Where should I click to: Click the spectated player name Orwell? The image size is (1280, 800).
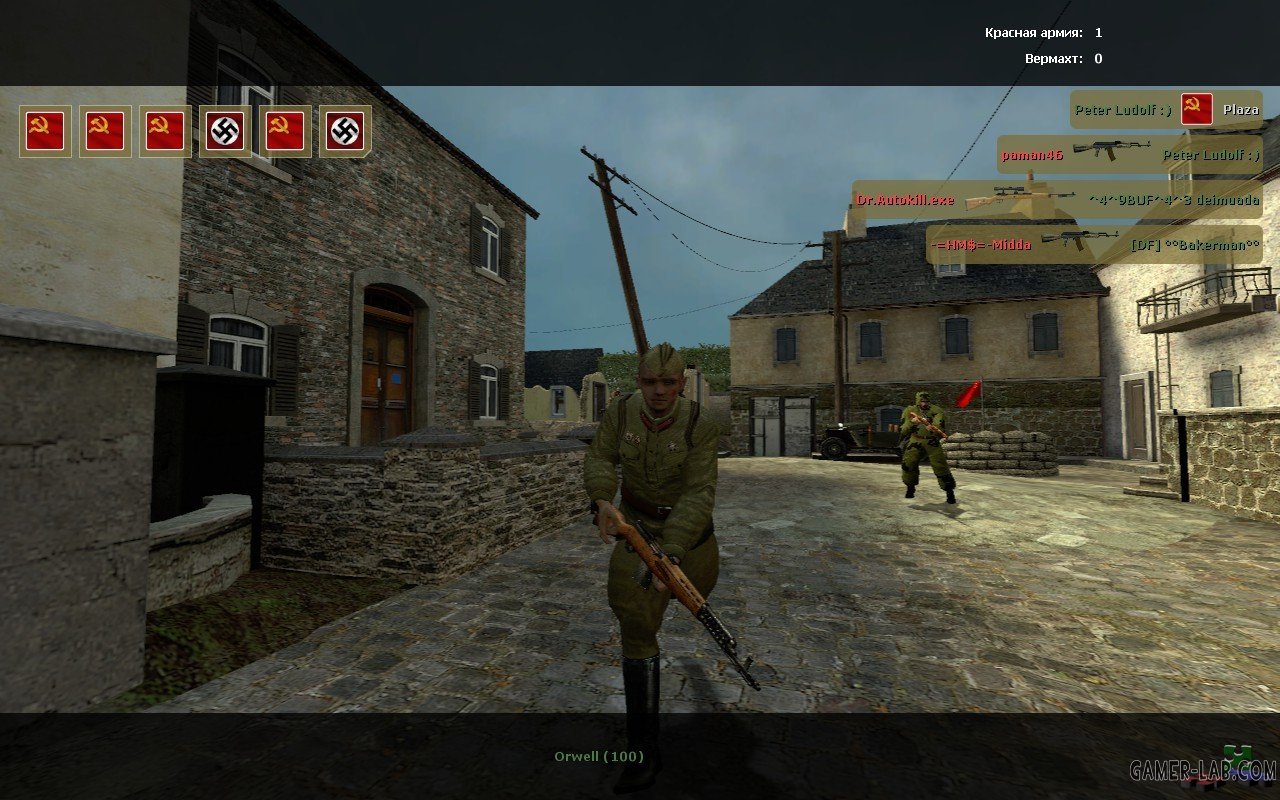point(599,756)
